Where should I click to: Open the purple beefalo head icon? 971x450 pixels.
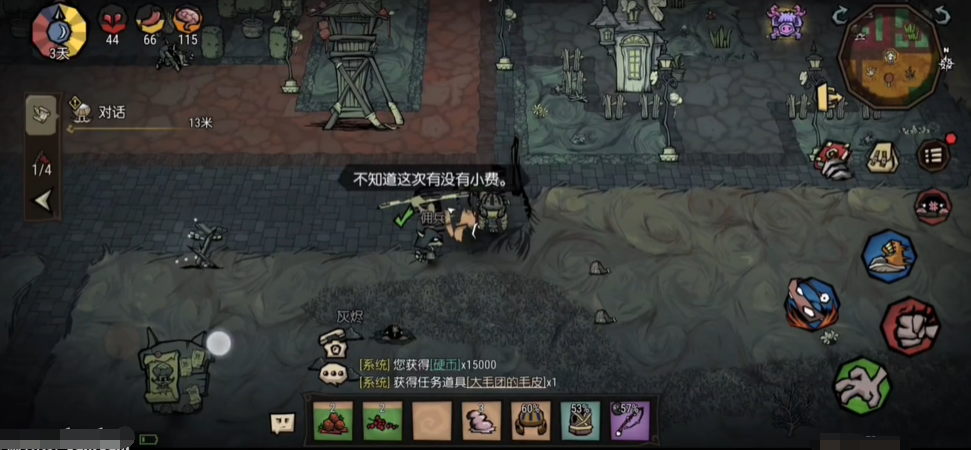pyautogui.click(x=786, y=21)
